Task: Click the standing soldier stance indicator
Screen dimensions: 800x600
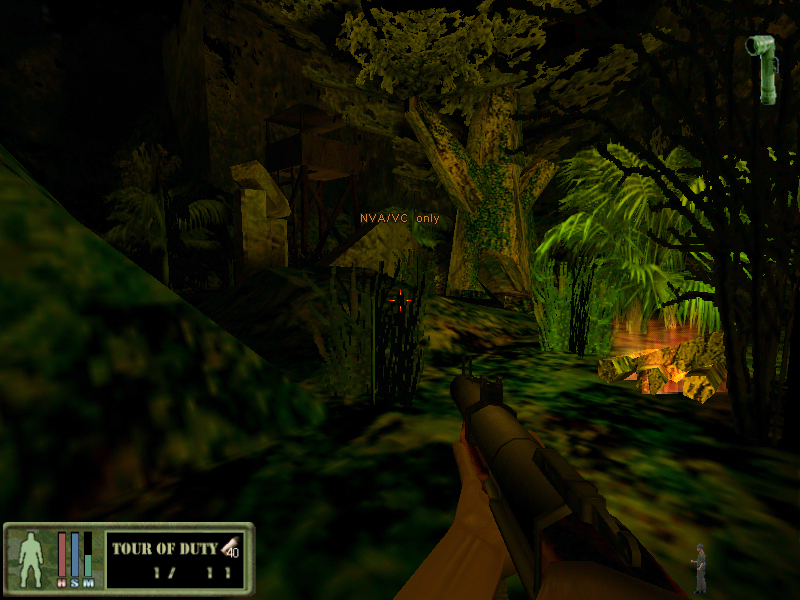Action: pos(701,568)
